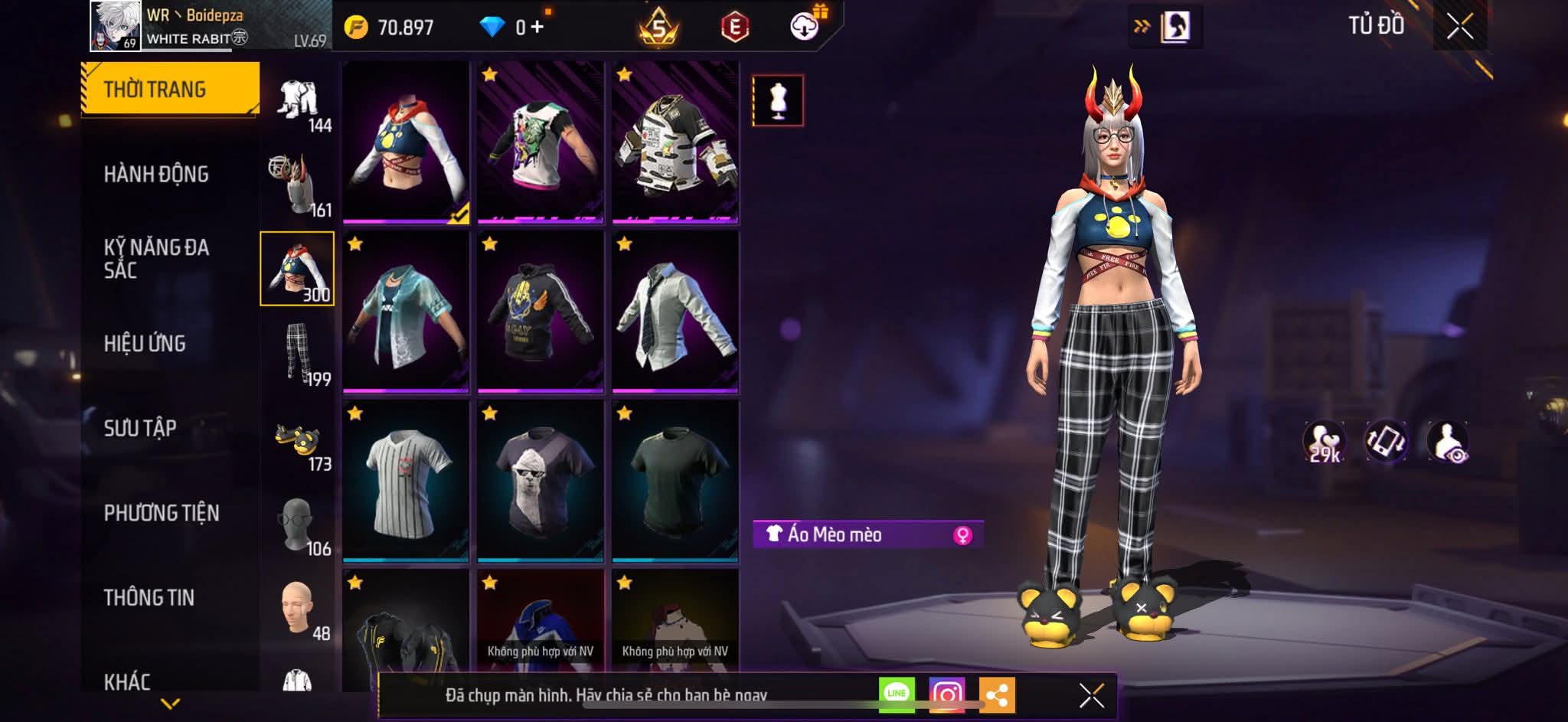The image size is (1568, 722).
Task: Add diamonds with the plus button
Action: tap(537, 28)
